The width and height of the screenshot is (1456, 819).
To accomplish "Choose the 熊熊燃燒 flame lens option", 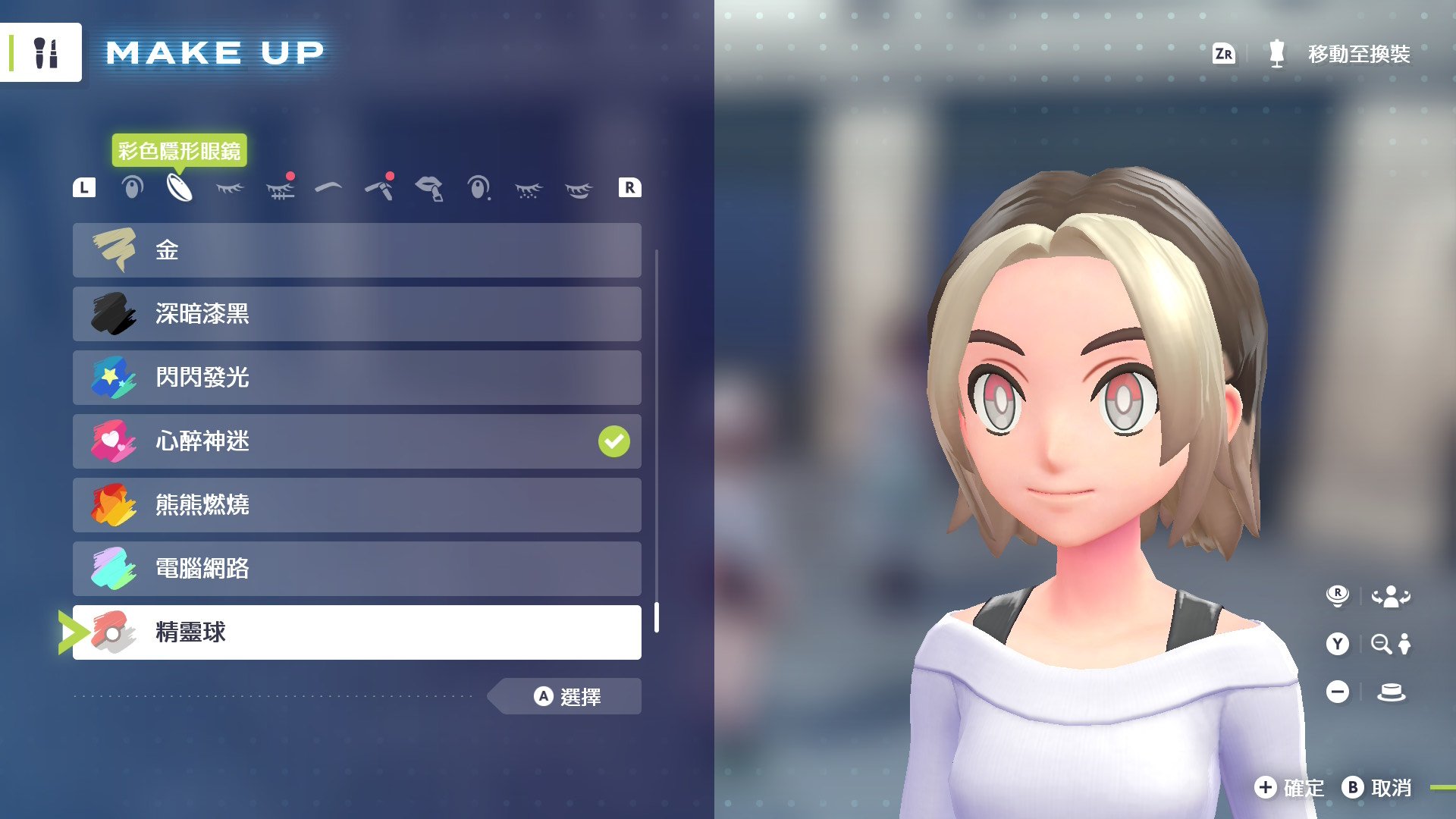I will coord(356,505).
